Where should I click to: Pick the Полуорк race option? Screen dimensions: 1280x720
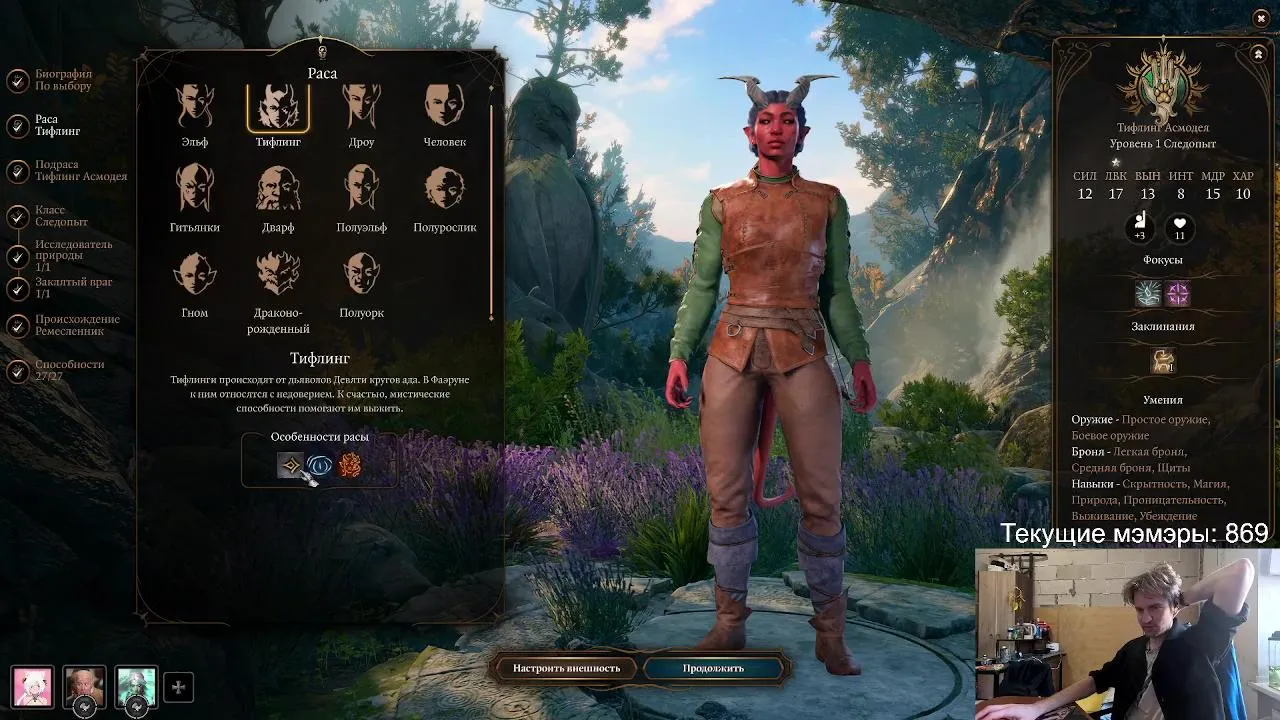click(x=361, y=275)
